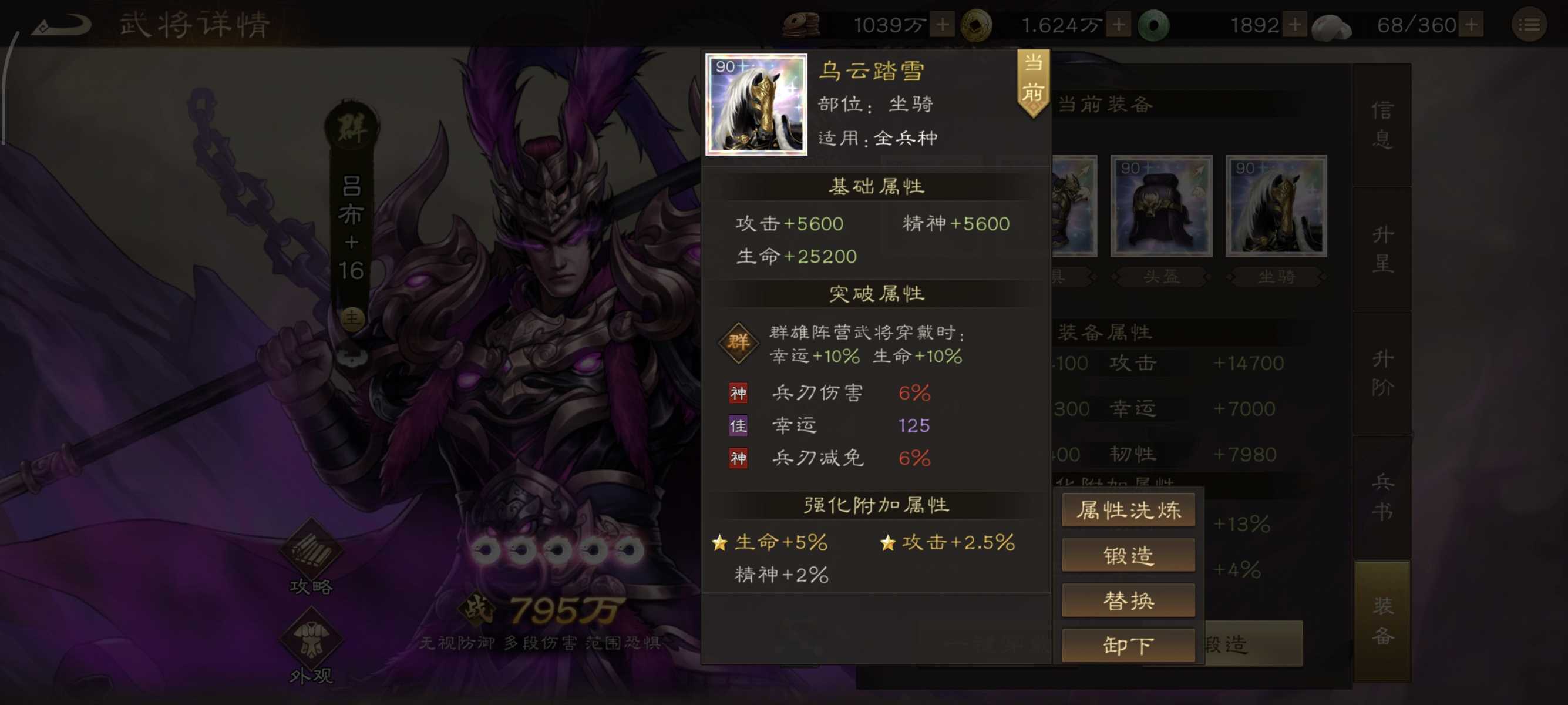Image resolution: width=1568 pixels, height=705 pixels.
Task: Click 卸下 to unequip the mount
Action: [1128, 645]
